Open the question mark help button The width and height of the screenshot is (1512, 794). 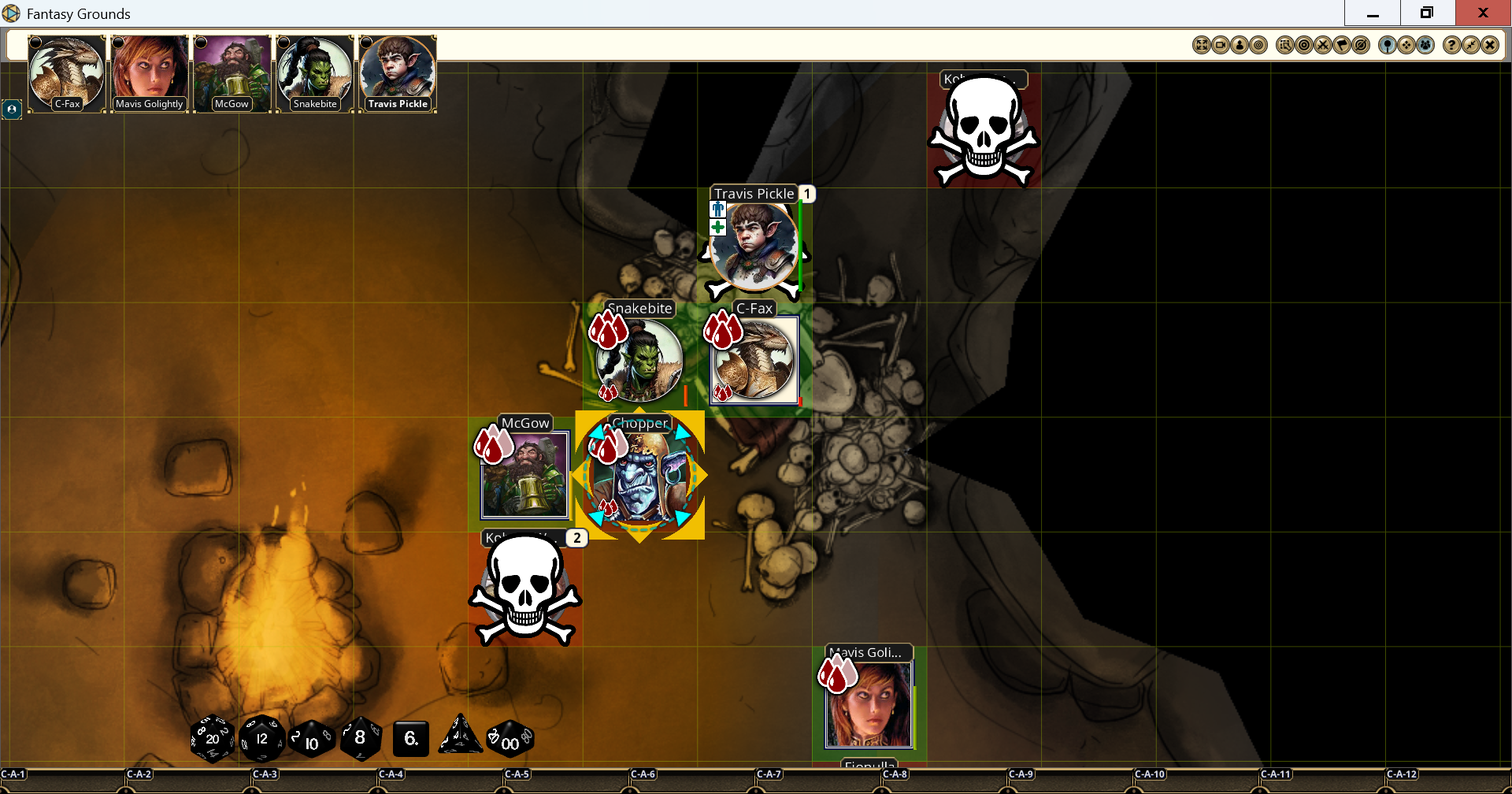(1451, 46)
